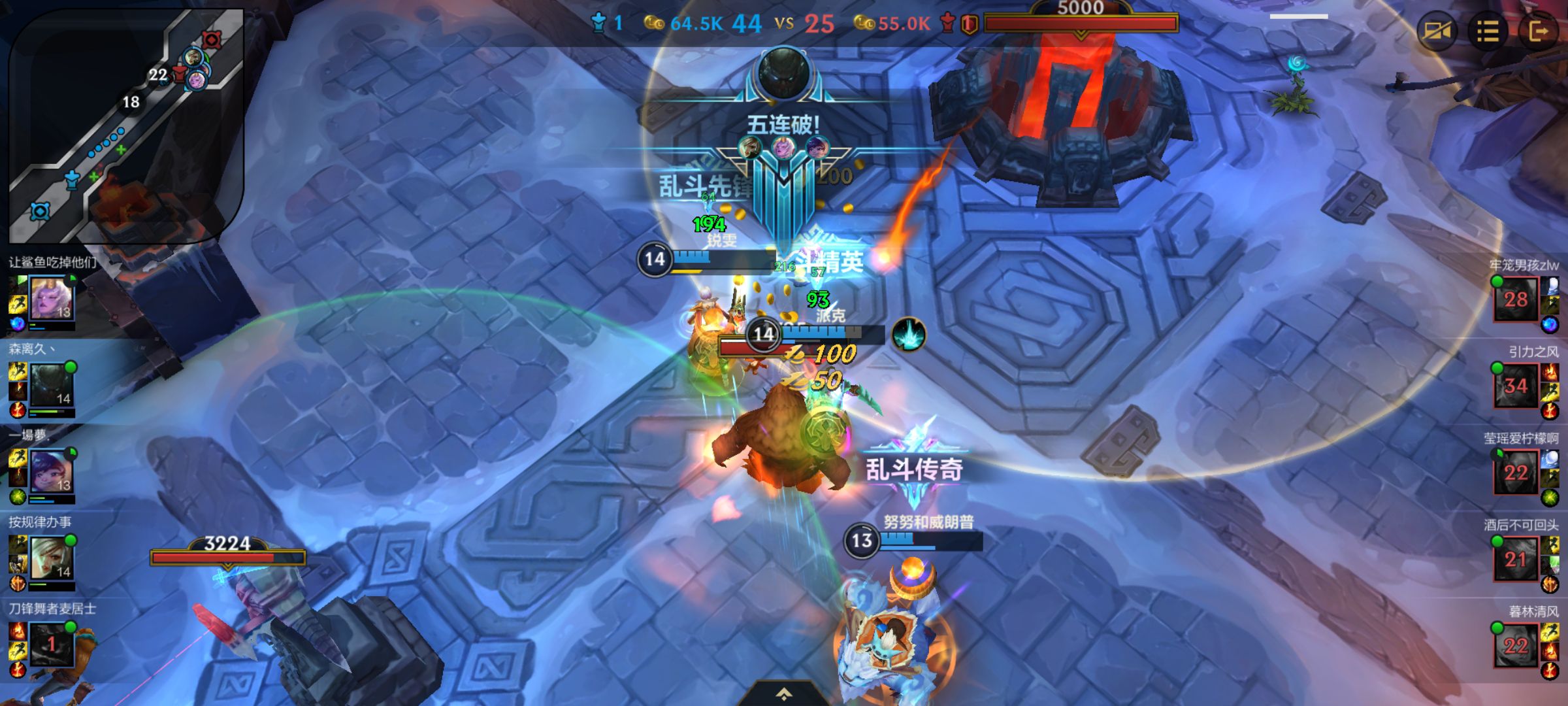1568x706 pixels.
Task: Choose enemy 暮林清风's portrait
Action: tap(1516, 646)
